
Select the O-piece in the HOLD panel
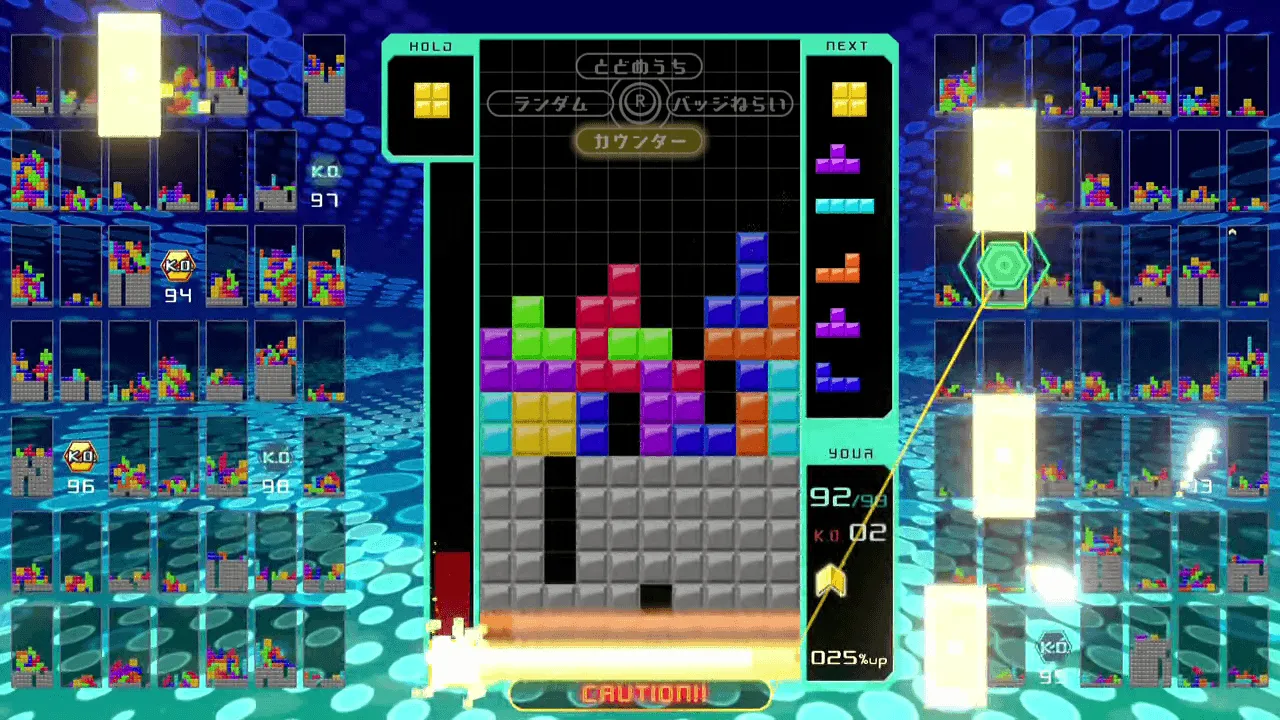pyautogui.click(x=430, y=100)
